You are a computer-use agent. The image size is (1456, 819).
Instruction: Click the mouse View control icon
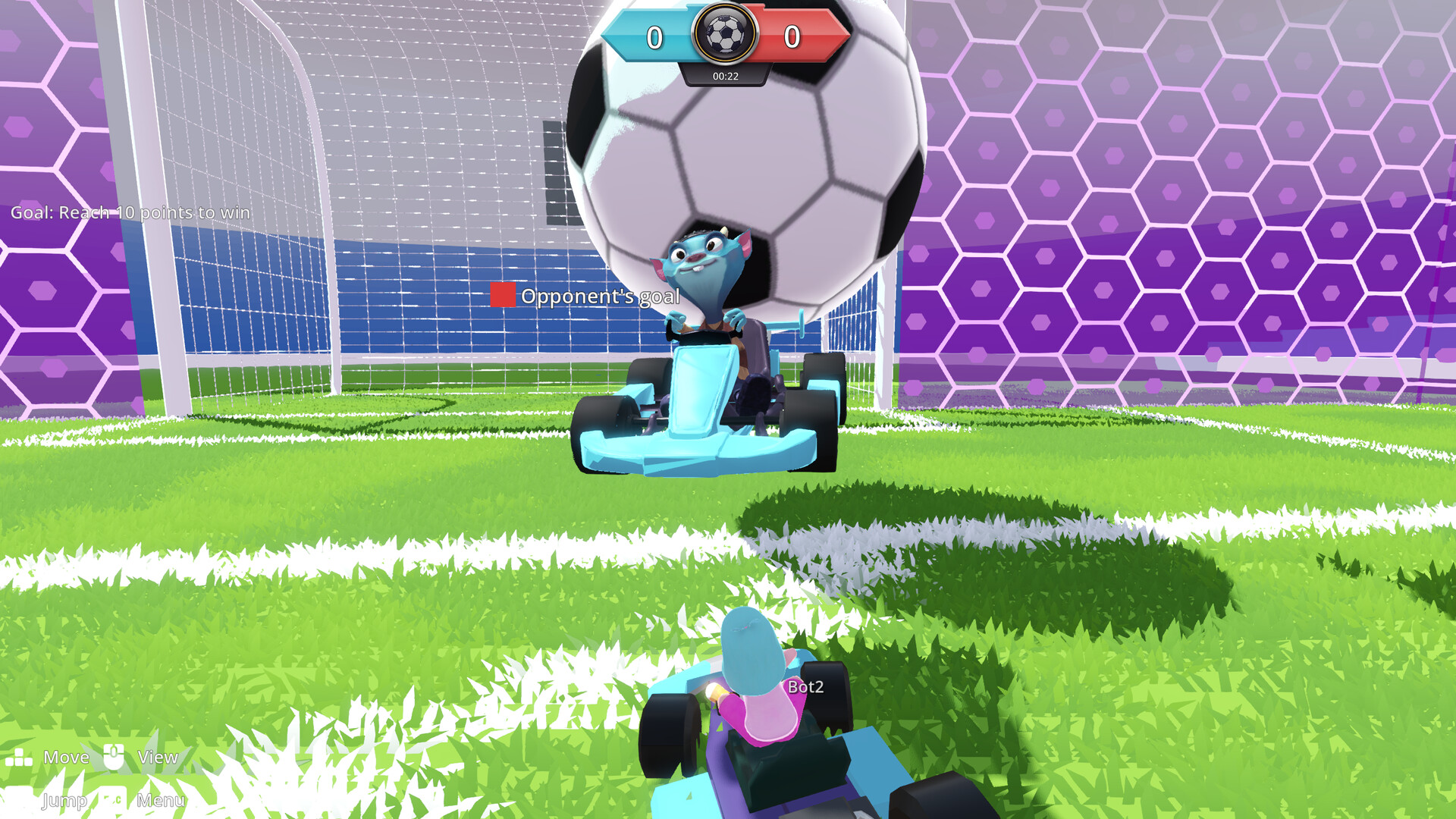coord(114,757)
